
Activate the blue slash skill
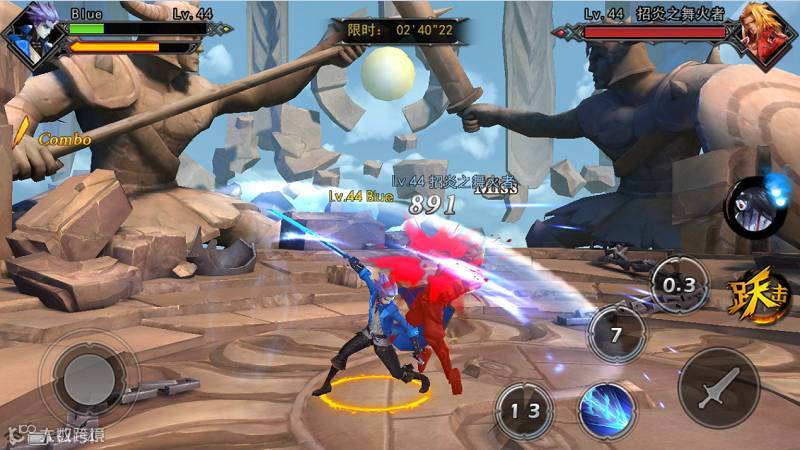click(607, 410)
